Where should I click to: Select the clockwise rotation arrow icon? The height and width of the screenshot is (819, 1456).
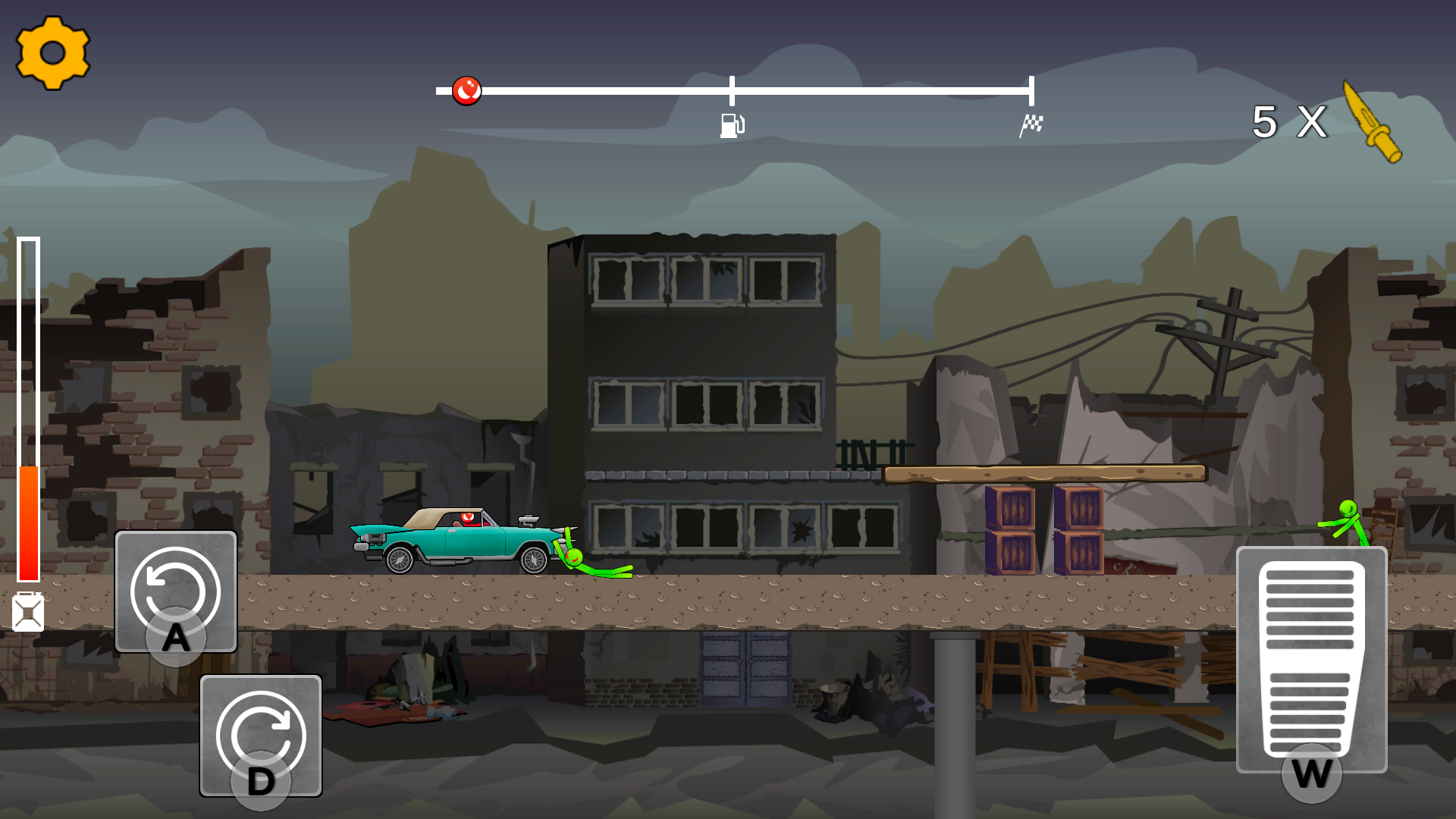[261, 730]
